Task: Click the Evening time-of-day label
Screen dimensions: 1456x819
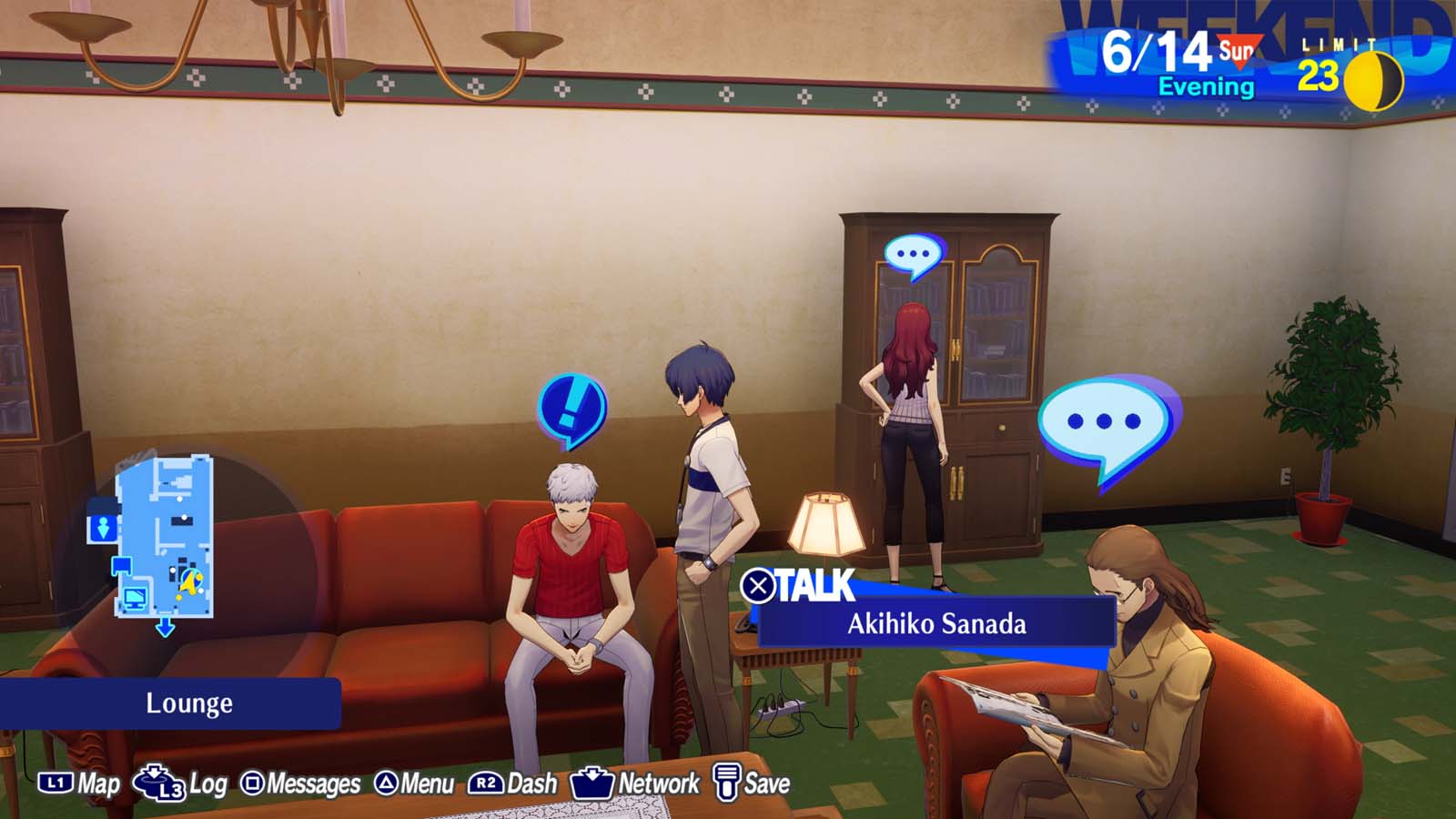Action: pyautogui.click(x=1207, y=86)
